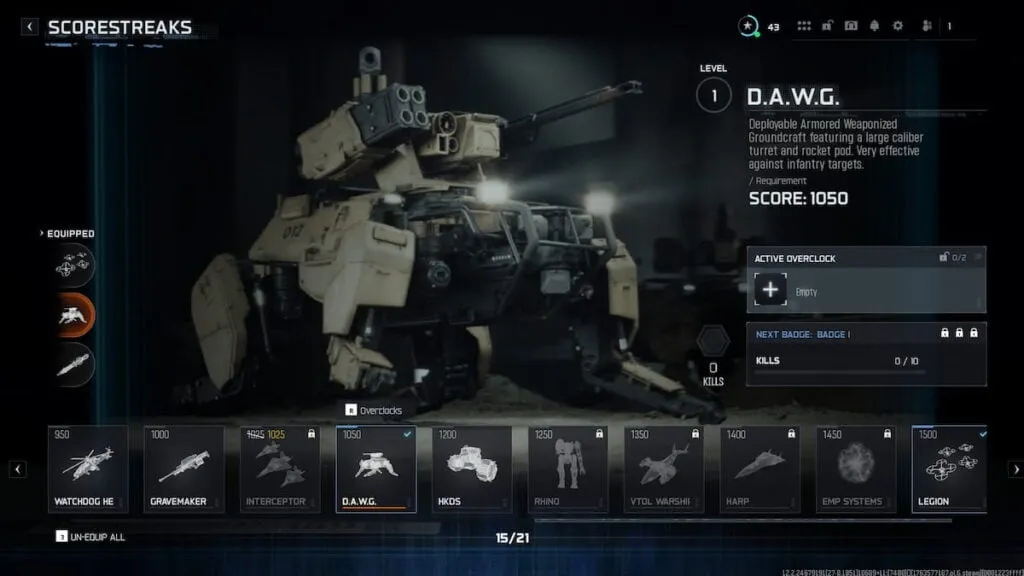Click the D.A.W.G. scorestreak tile

click(x=376, y=468)
